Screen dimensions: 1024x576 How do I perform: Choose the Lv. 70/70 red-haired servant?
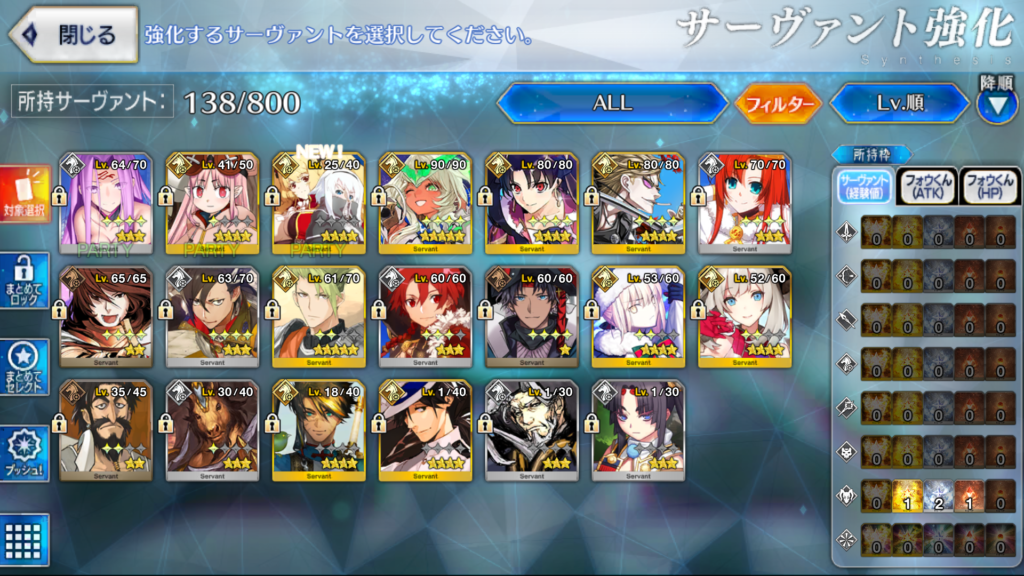(745, 203)
